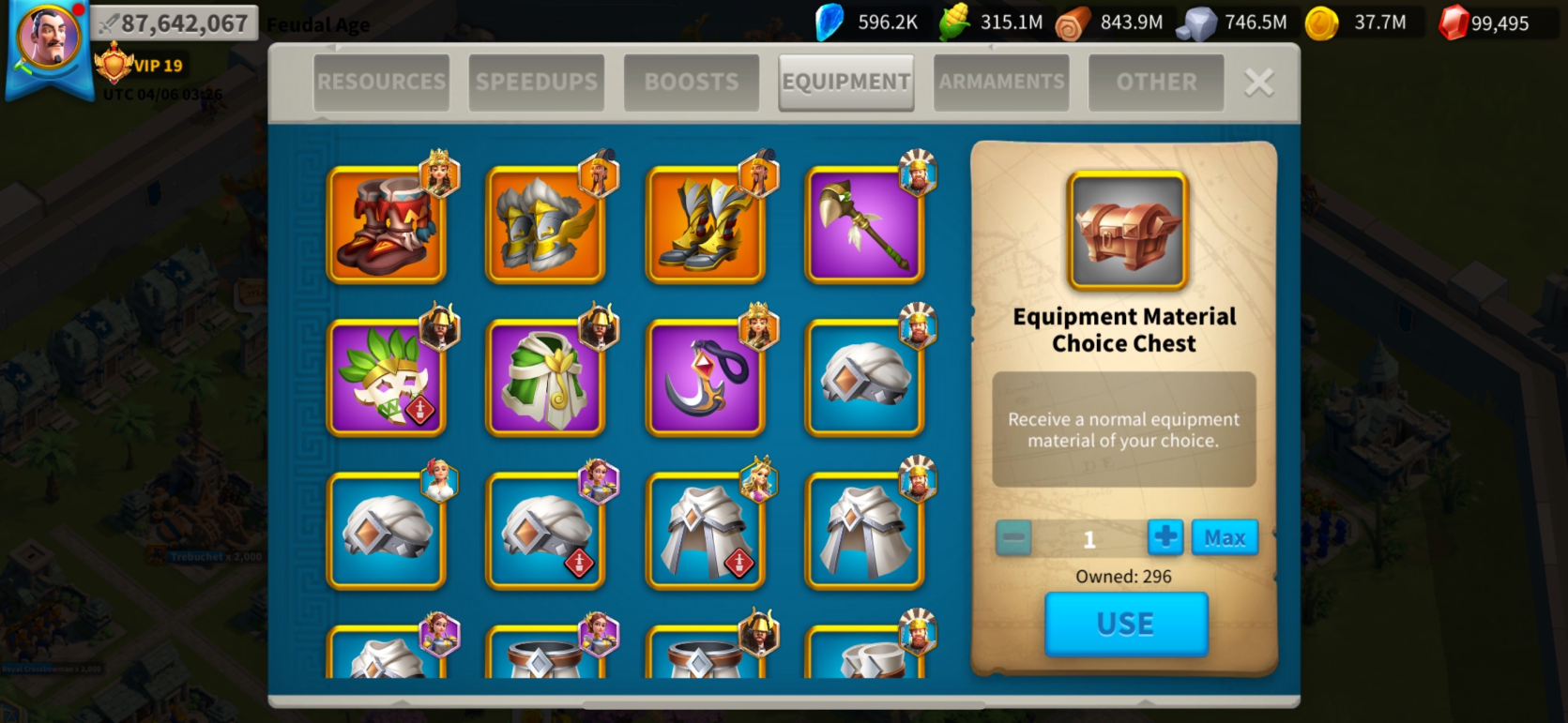Switch to the Armaments tab
The height and width of the screenshot is (723, 1568).
point(1001,83)
